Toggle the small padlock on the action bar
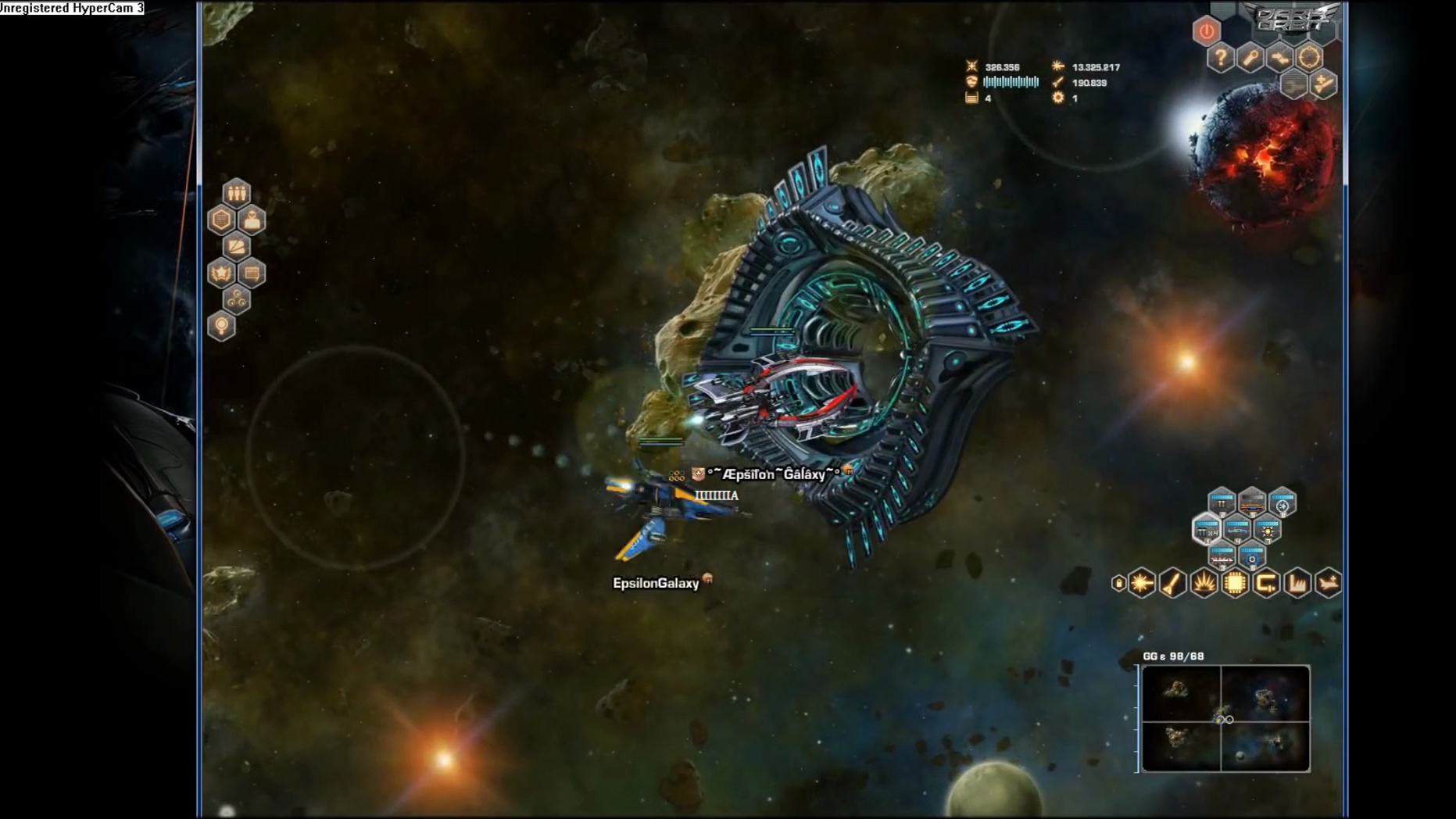The height and width of the screenshot is (819, 1456). pyautogui.click(x=1118, y=583)
